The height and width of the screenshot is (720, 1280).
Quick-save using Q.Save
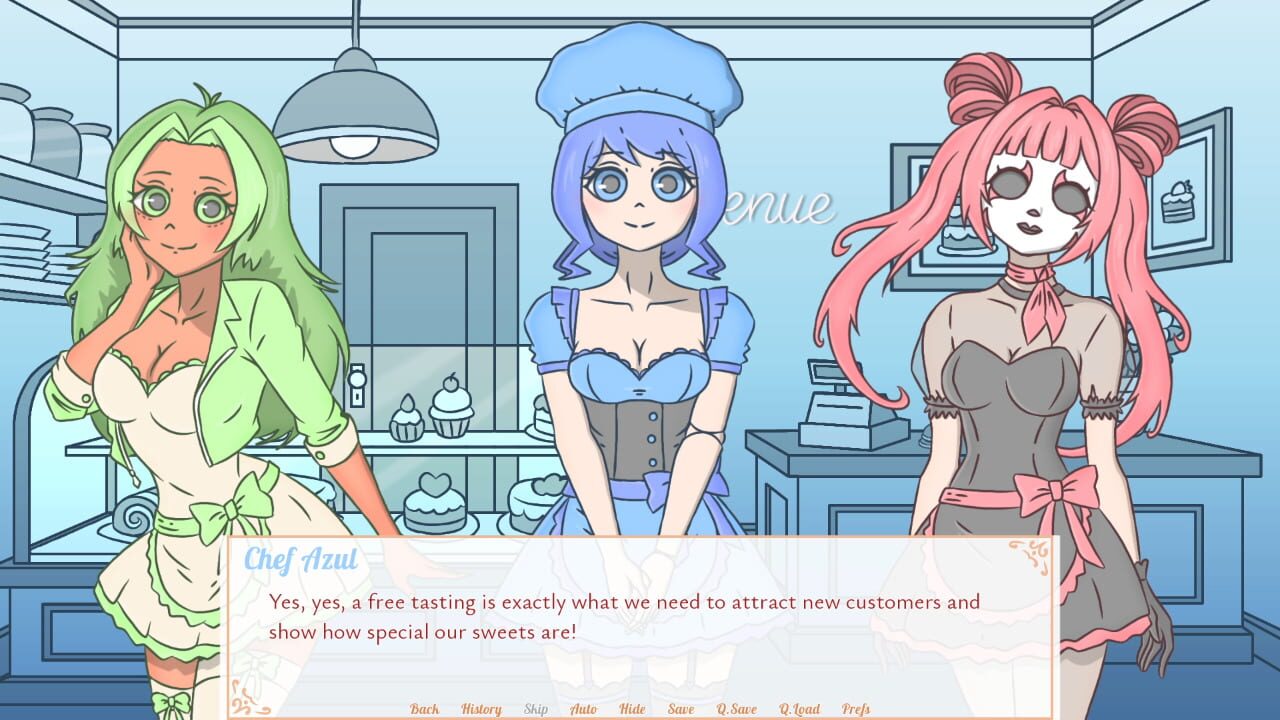coord(736,708)
